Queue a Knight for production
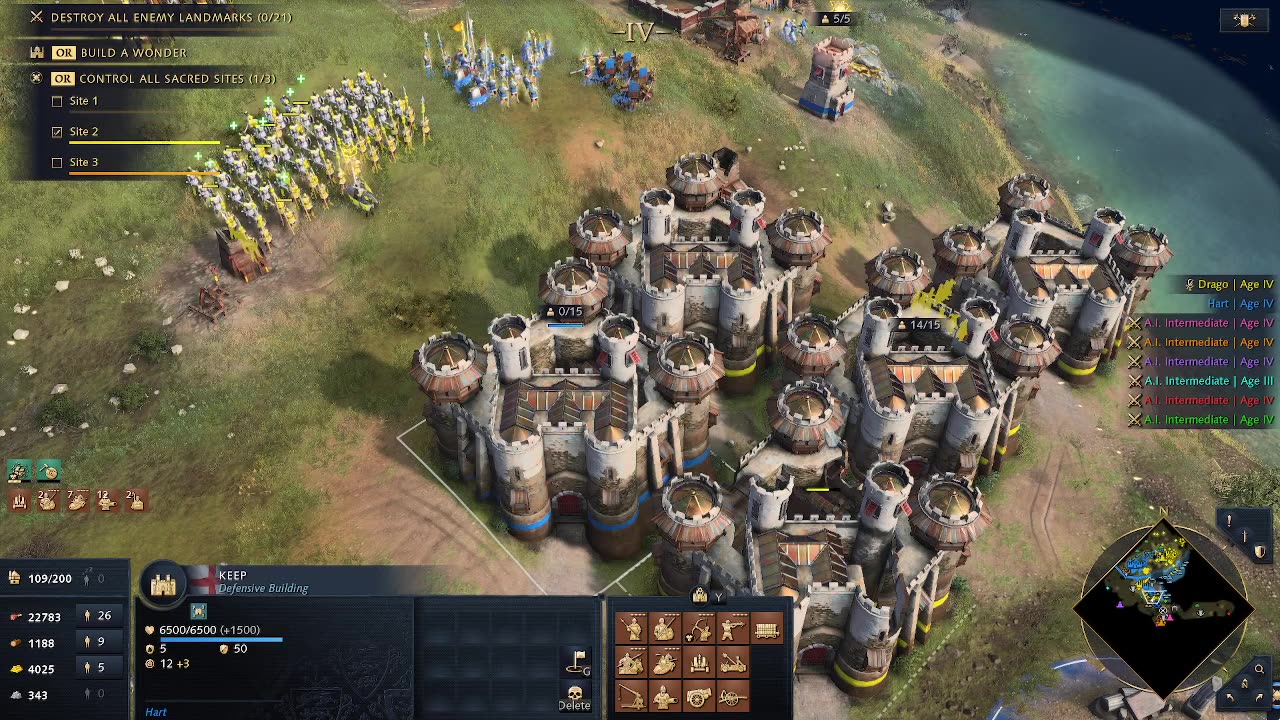 coord(665,662)
